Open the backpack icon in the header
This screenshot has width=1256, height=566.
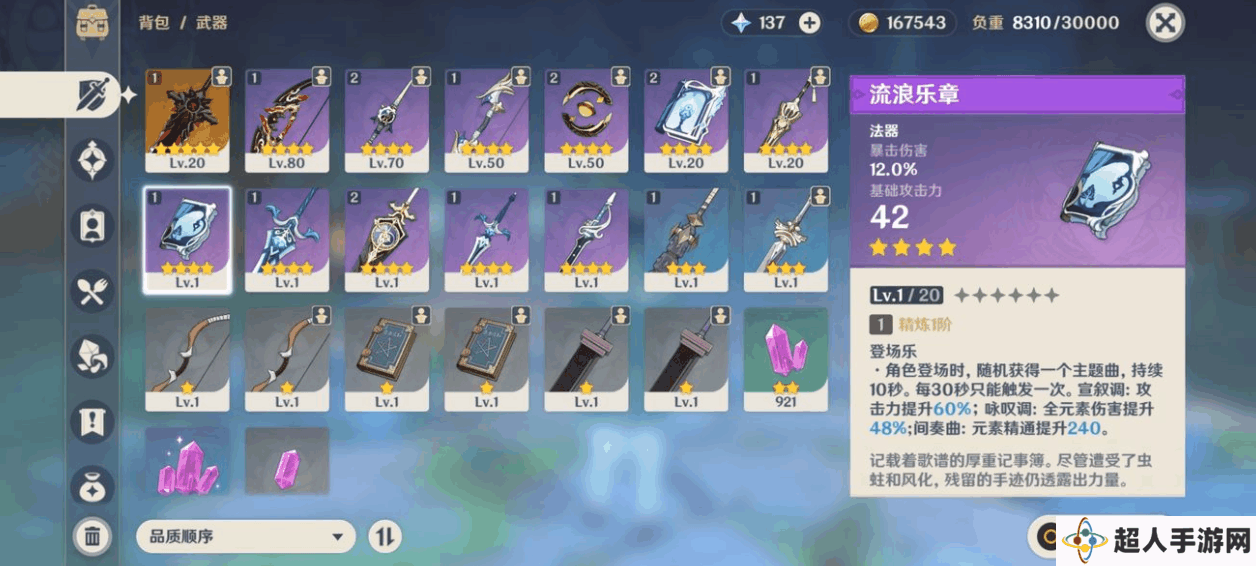pyautogui.click(x=92, y=22)
